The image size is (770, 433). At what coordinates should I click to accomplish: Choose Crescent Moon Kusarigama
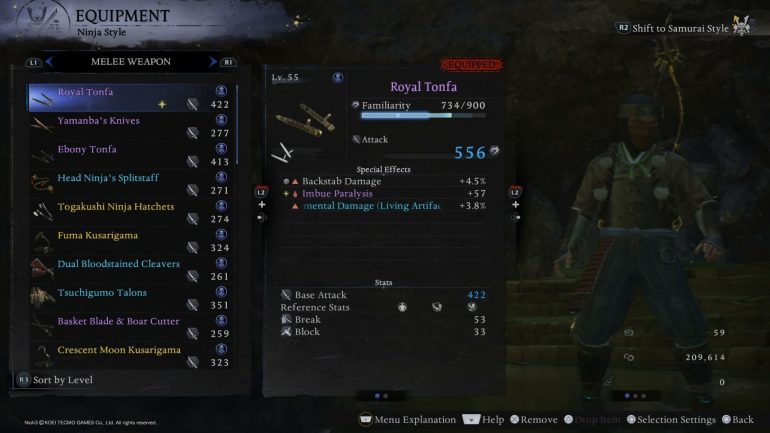120,351
